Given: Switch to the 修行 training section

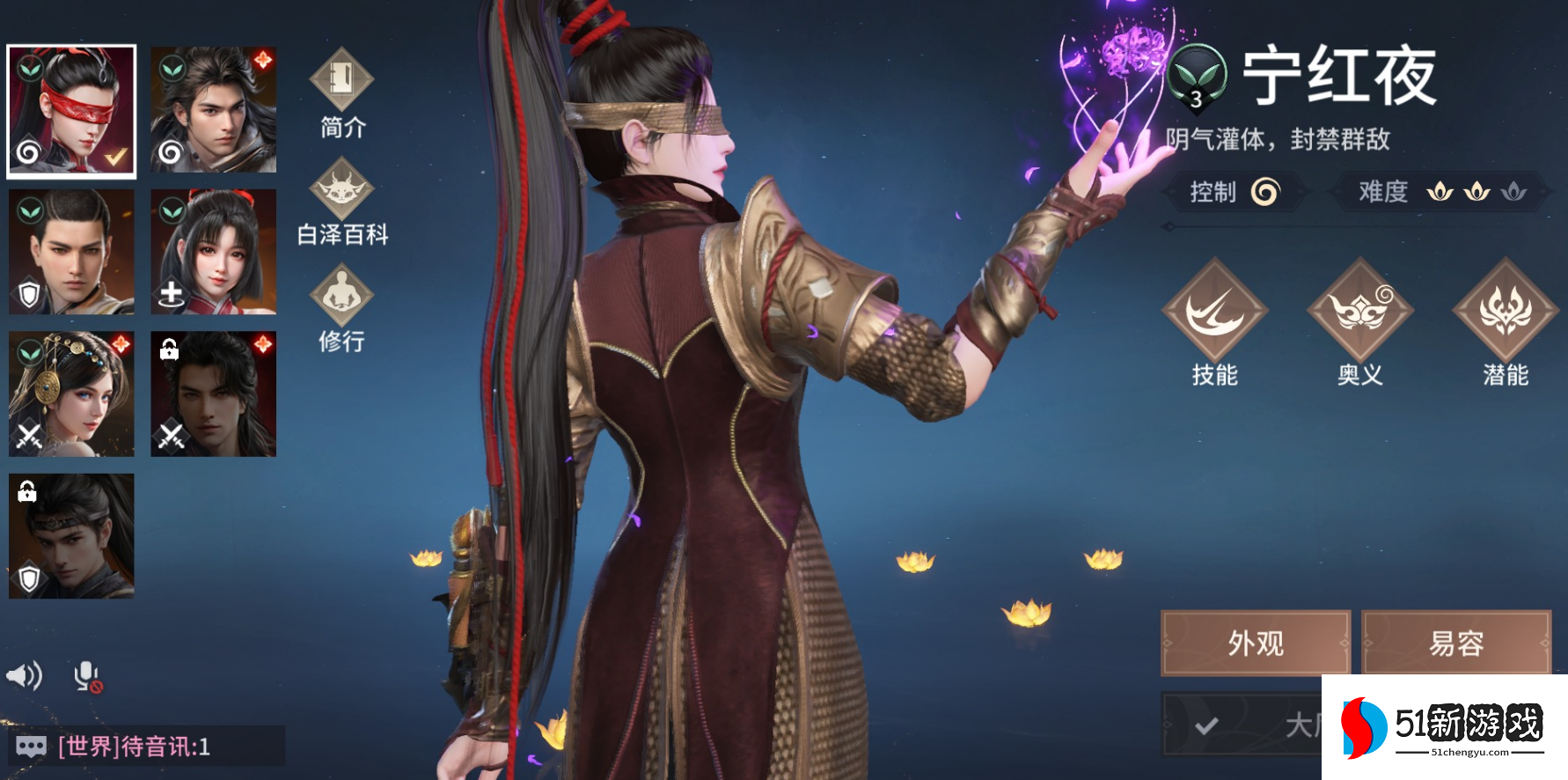Looking at the screenshot, I should pos(342,308).
